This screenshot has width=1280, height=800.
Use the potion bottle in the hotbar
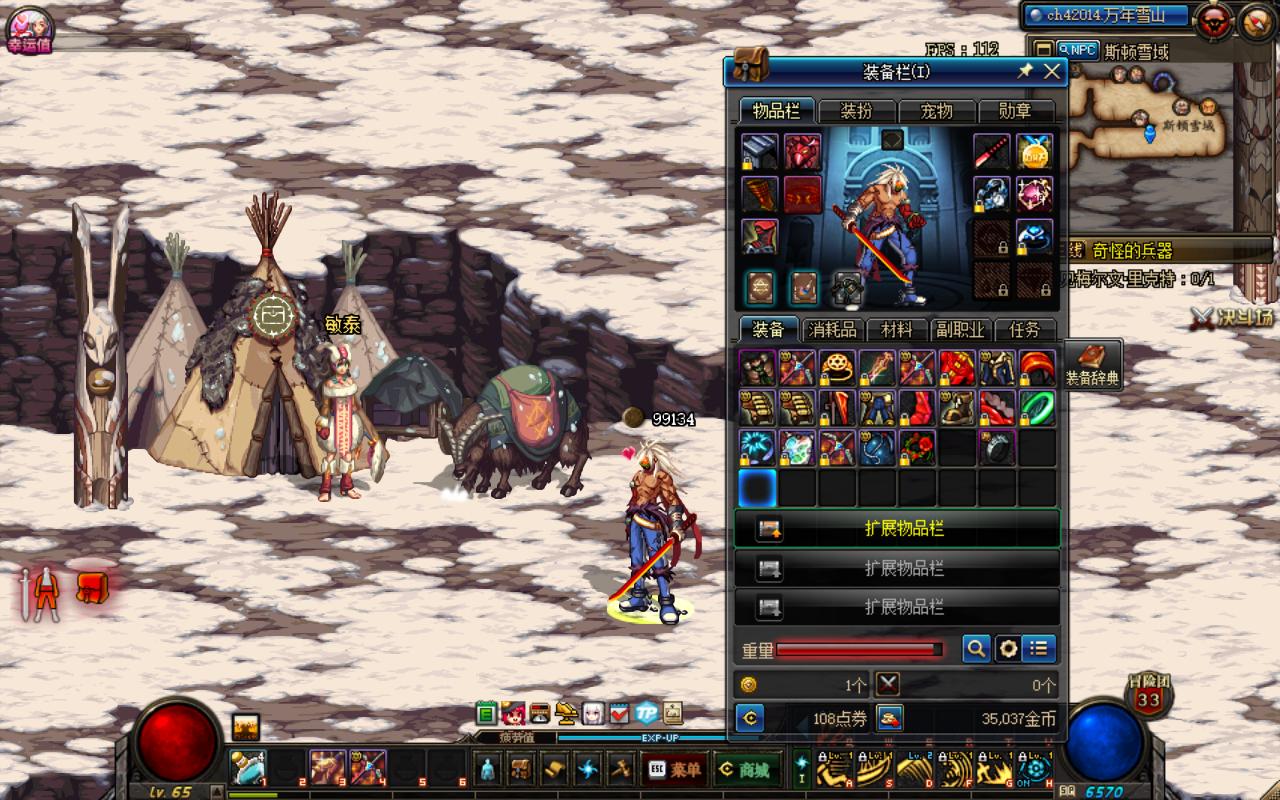[248, 768]
